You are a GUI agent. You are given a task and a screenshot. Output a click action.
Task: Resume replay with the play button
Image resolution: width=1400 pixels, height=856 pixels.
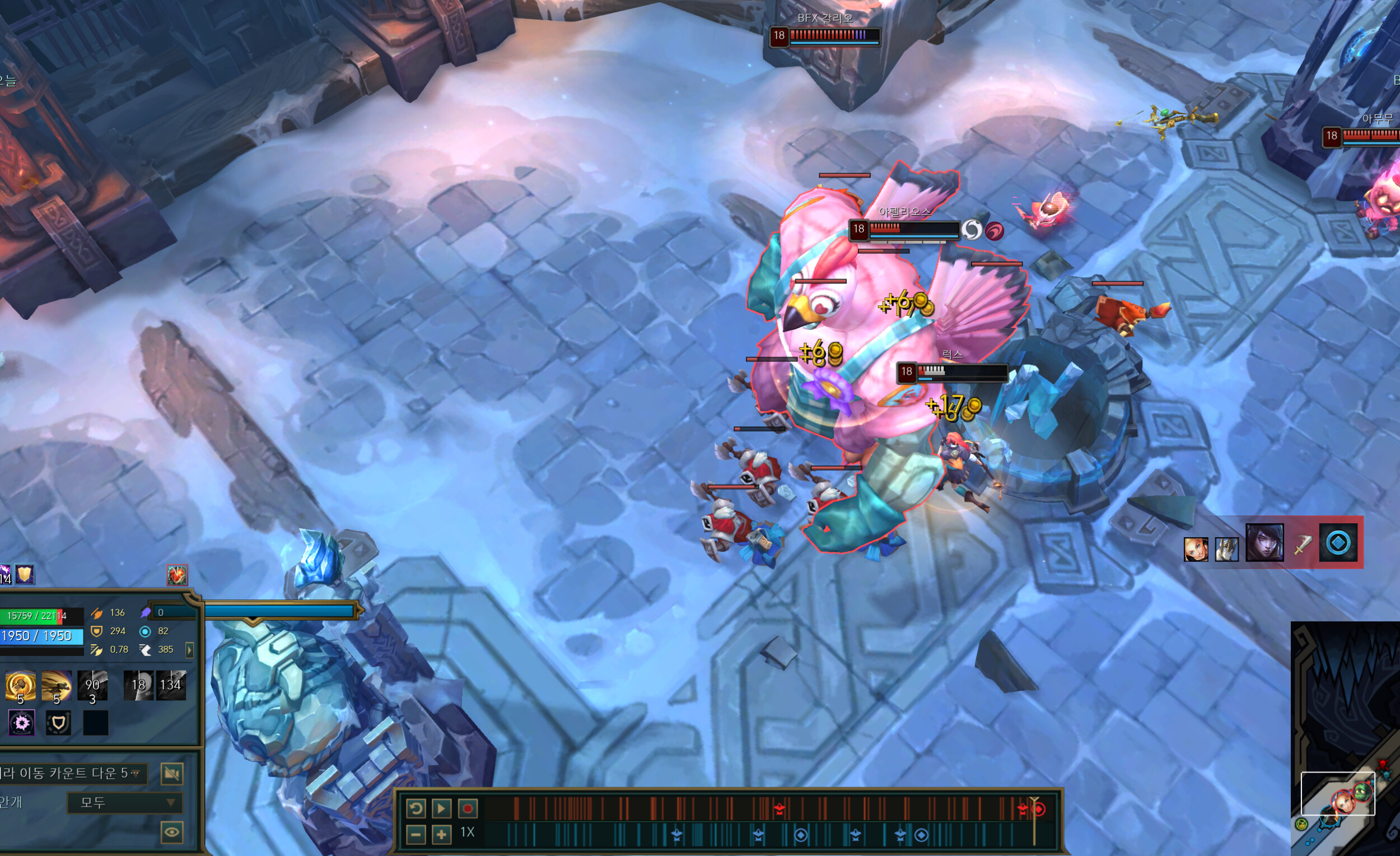click(x=441, y=808)
